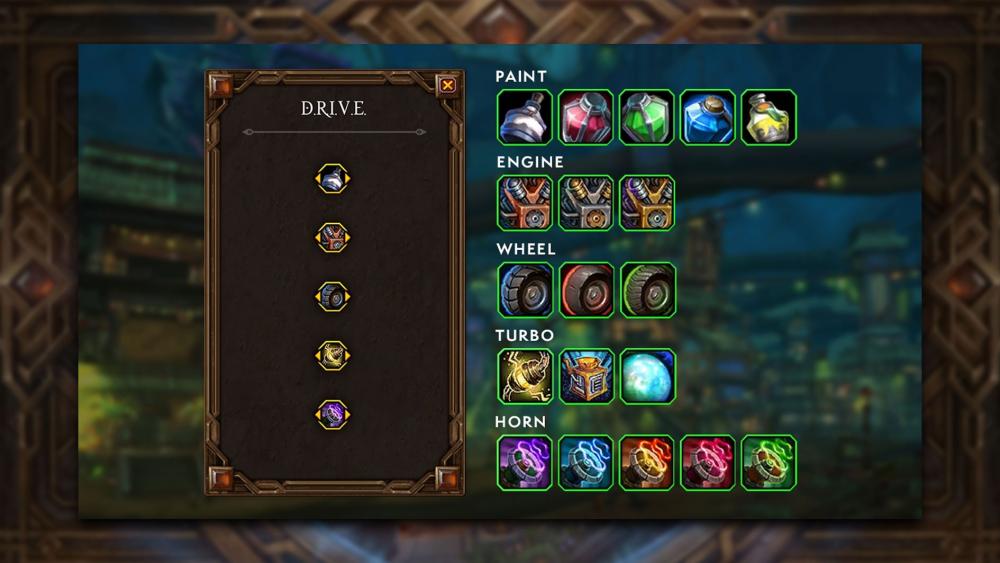Select the wheel slot in D.R.I.V.E. panel

333,296
